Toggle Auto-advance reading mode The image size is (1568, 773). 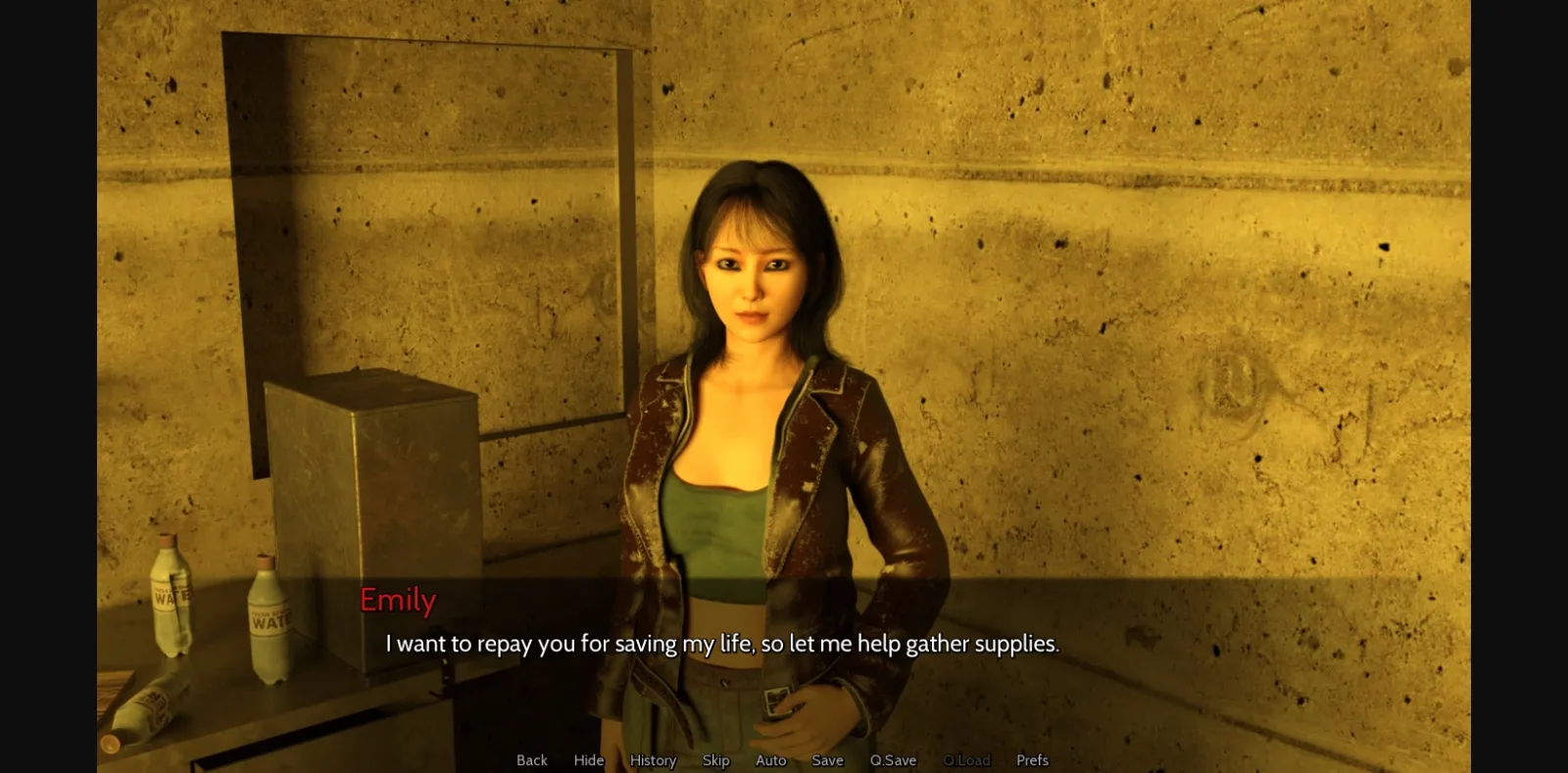[770, 760]
